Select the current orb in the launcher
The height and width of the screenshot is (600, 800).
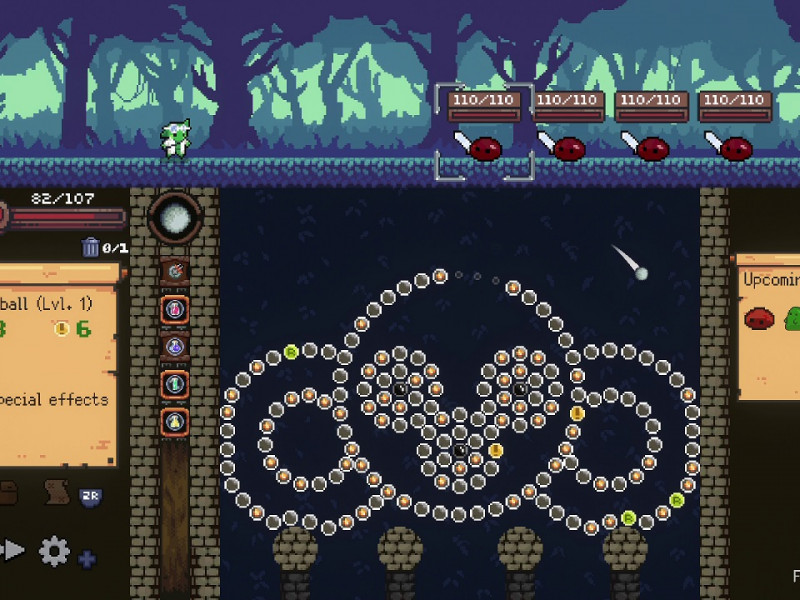point(175,218)
